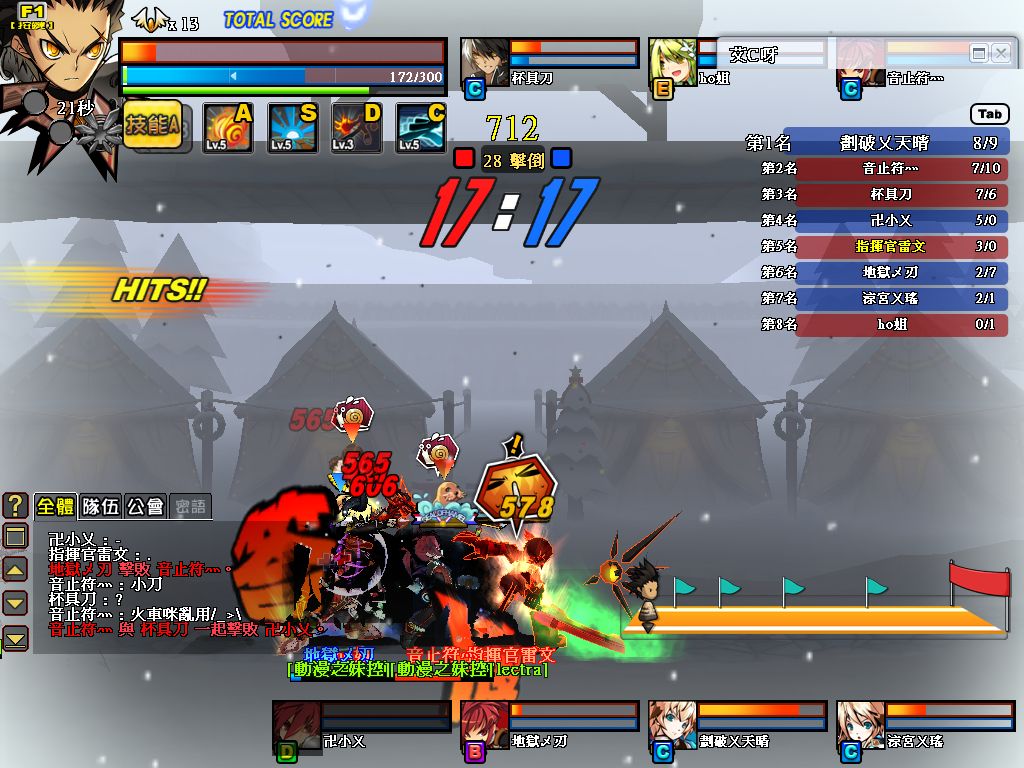The width and height of the screenshot is (1024, 768).
Task: Toggle the scoreboard with the Tab button
Action: click(x=989, y=115)
